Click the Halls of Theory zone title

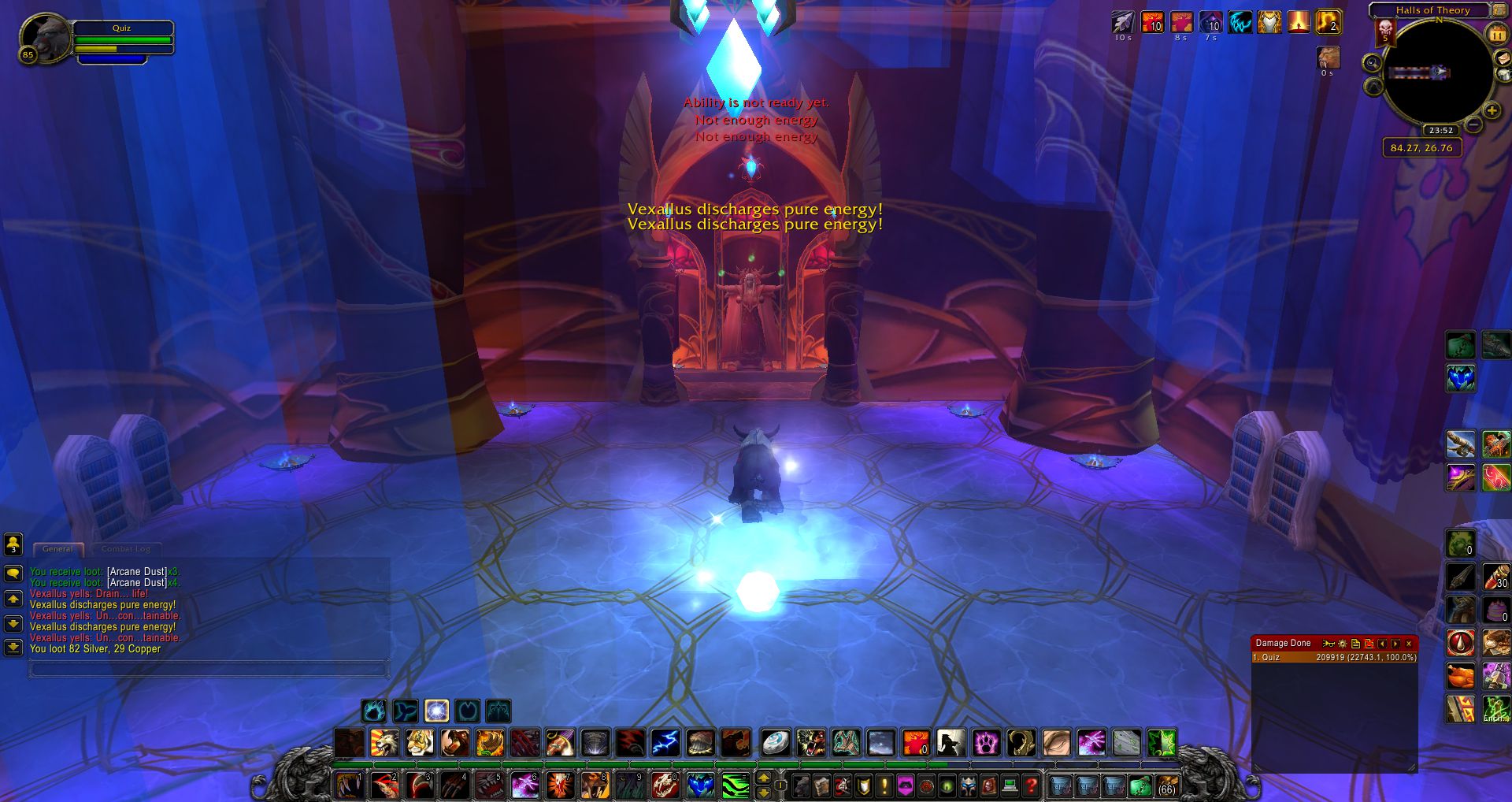pos(1432,10)
